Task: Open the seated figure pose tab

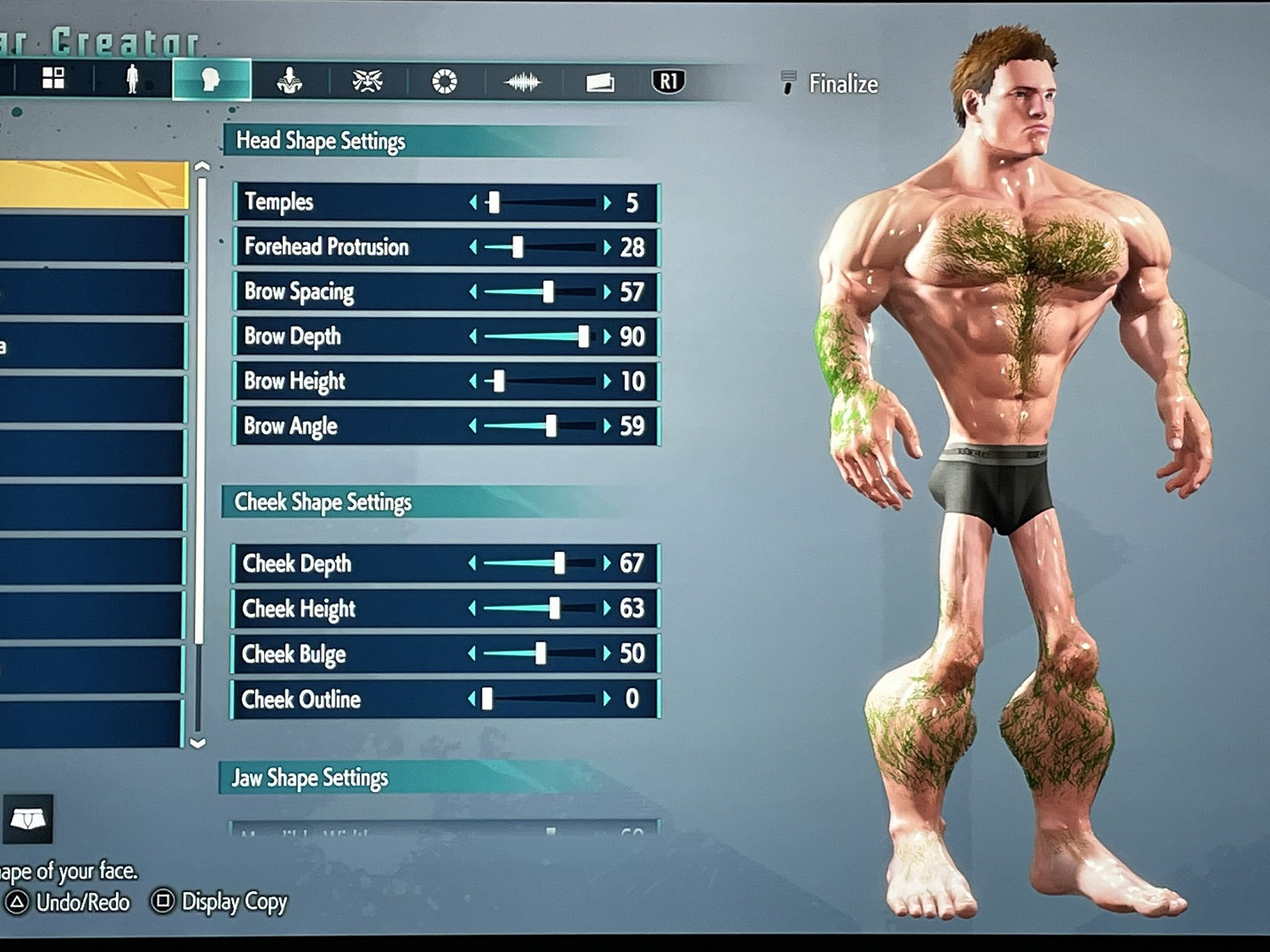Action: 290,81
